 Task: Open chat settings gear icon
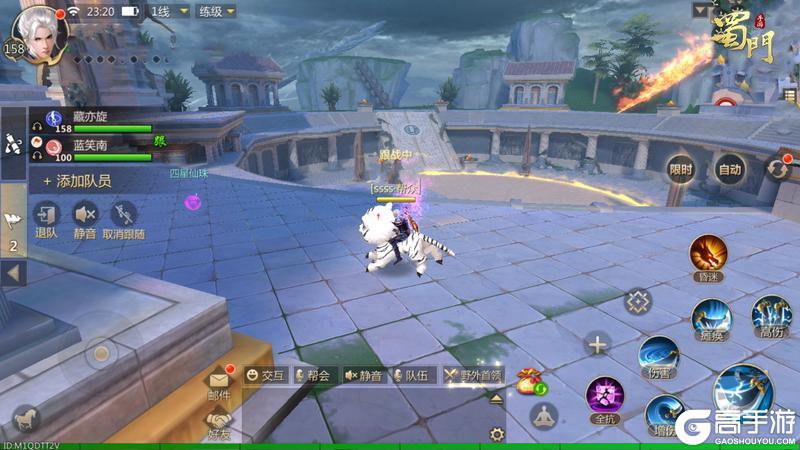[496, 434]
